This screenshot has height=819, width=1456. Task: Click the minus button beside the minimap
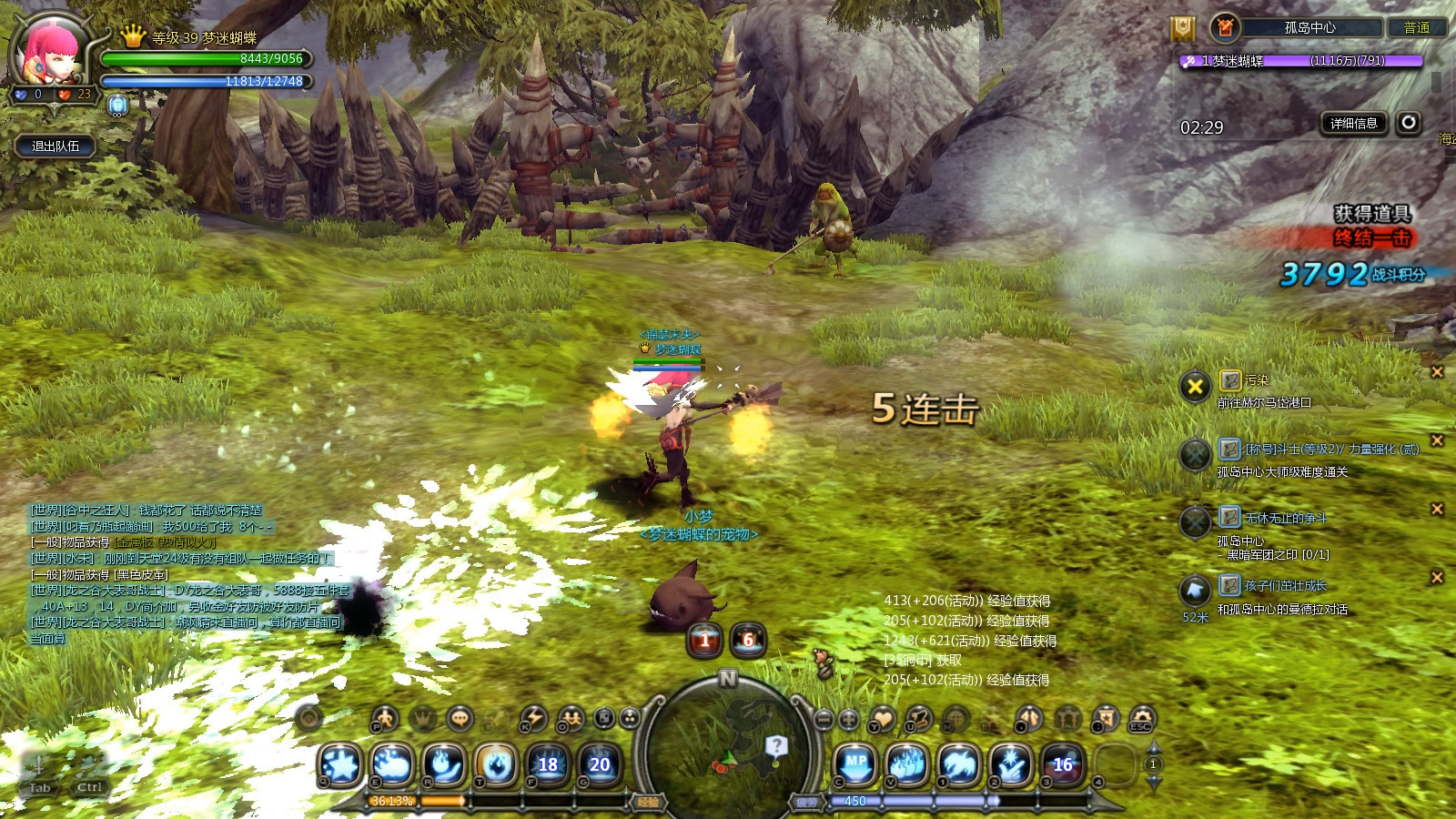point(824,719)
